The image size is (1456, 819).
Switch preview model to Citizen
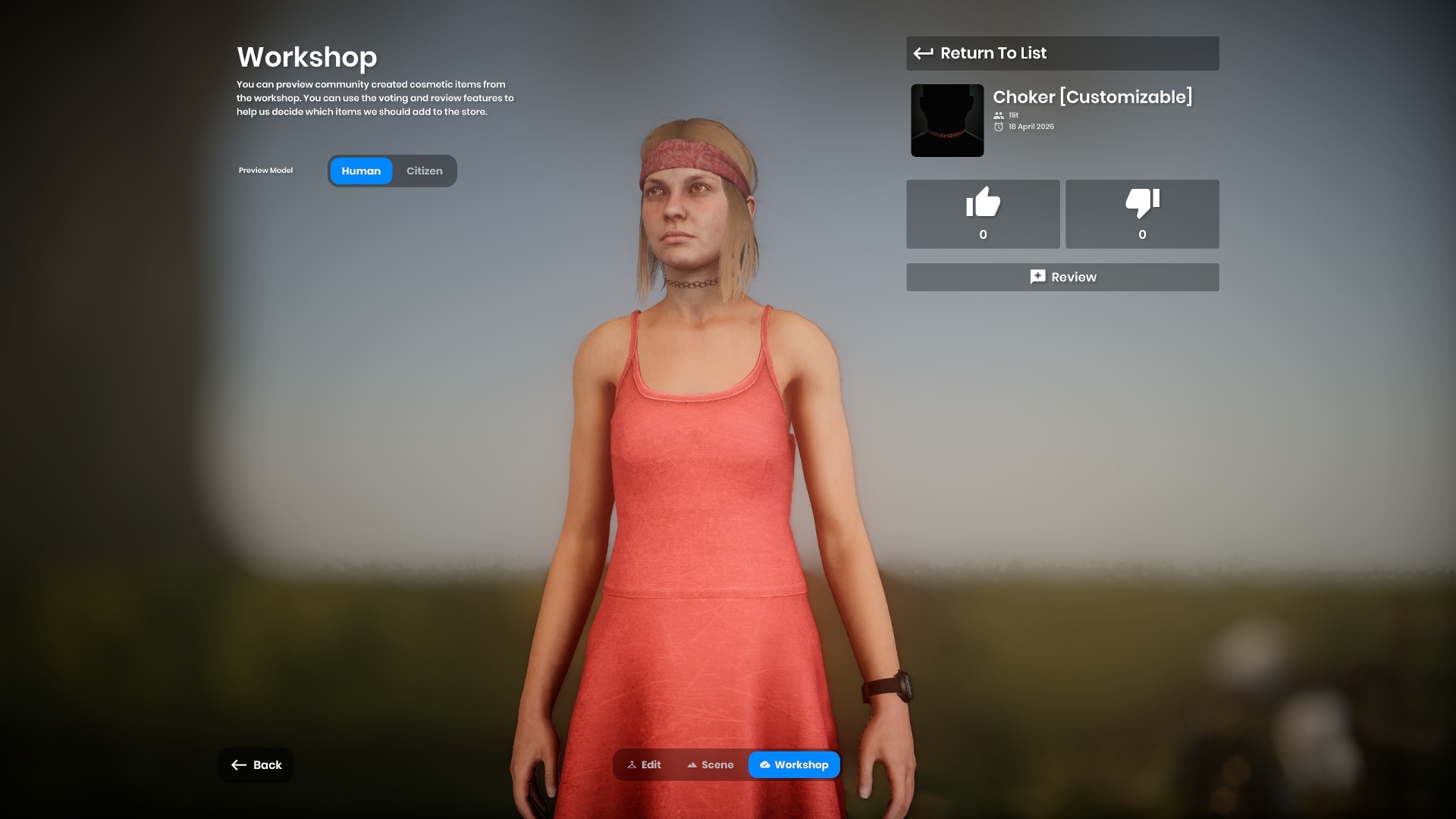[424, 171]
